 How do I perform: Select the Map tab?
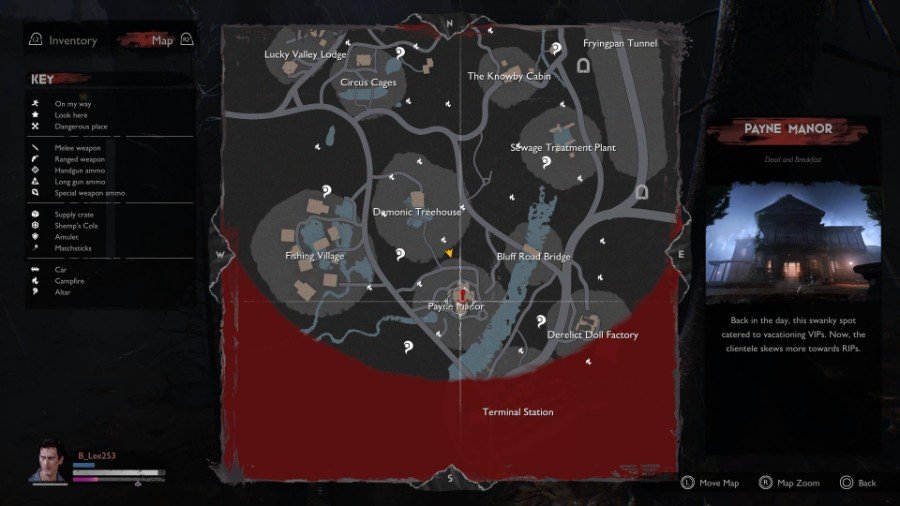(x=162, y=41)
